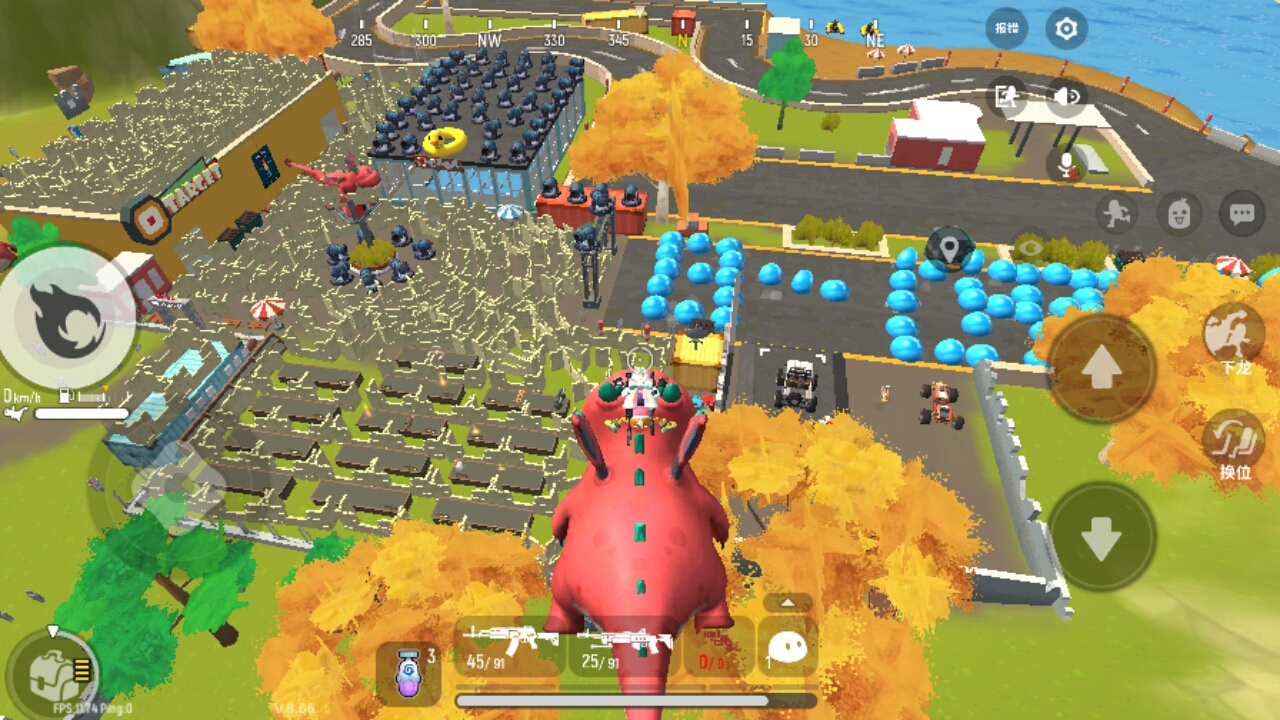Click the map location pin marker
The height and width of the screenshot is (720, 1280).
(x=949, y=246)
